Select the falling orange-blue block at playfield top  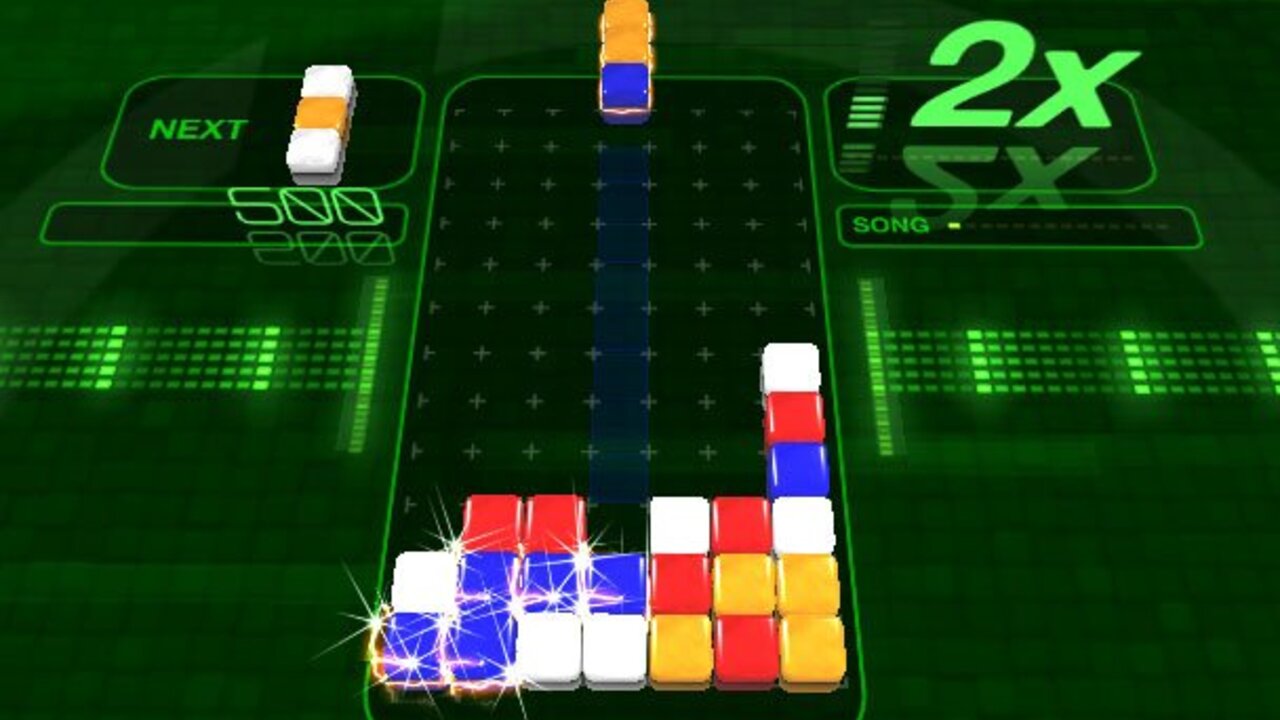625,55
